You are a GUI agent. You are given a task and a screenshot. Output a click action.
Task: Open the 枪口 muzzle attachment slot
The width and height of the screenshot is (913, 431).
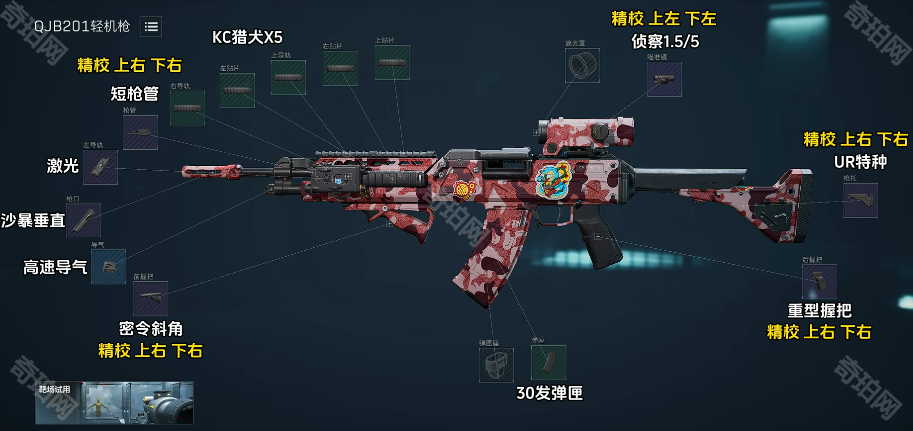point(83,219)
